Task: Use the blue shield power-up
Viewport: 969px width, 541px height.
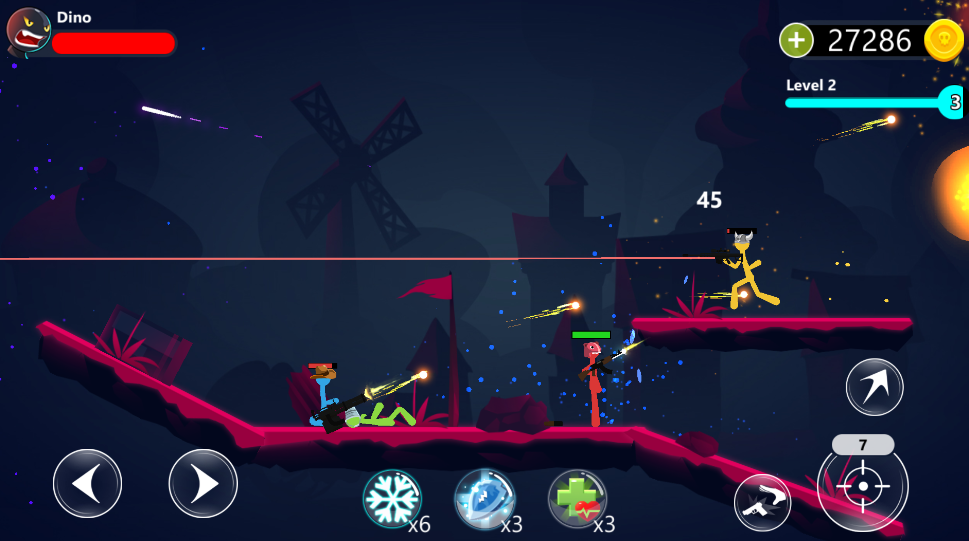Action: click(485, 498)
